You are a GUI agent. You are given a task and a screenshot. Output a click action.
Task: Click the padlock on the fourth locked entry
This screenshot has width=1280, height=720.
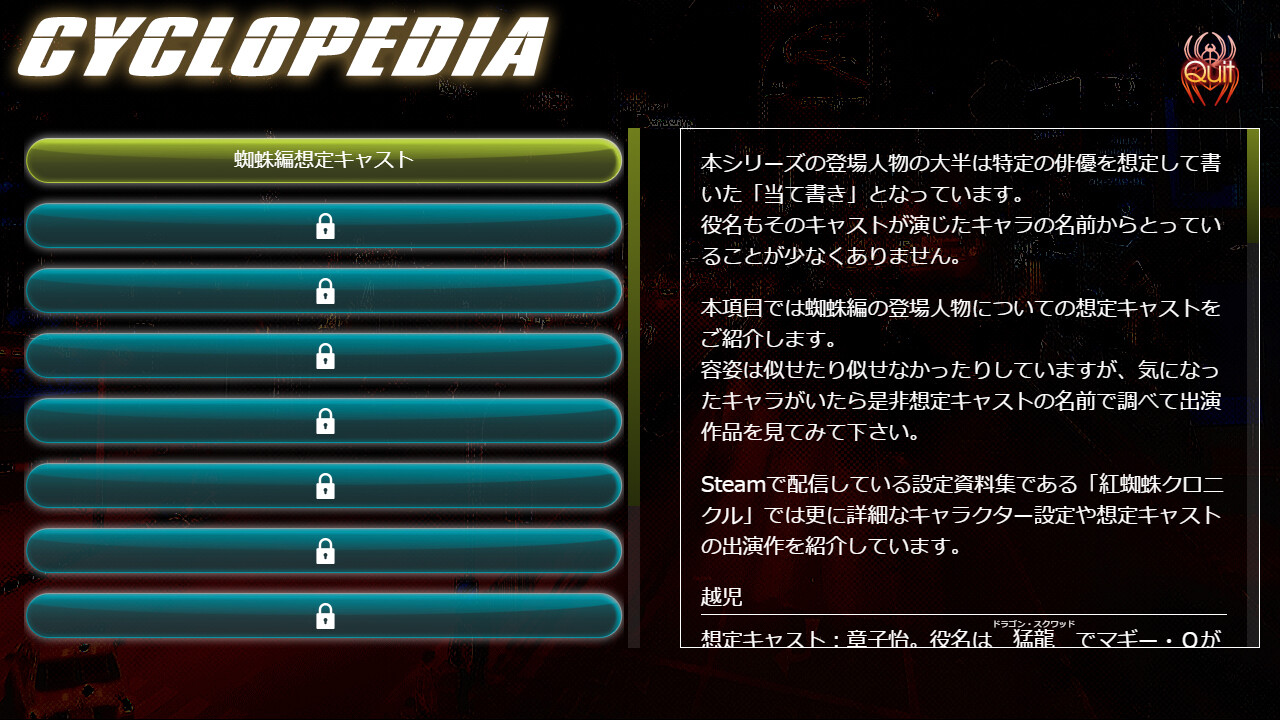tap(325, 421)
